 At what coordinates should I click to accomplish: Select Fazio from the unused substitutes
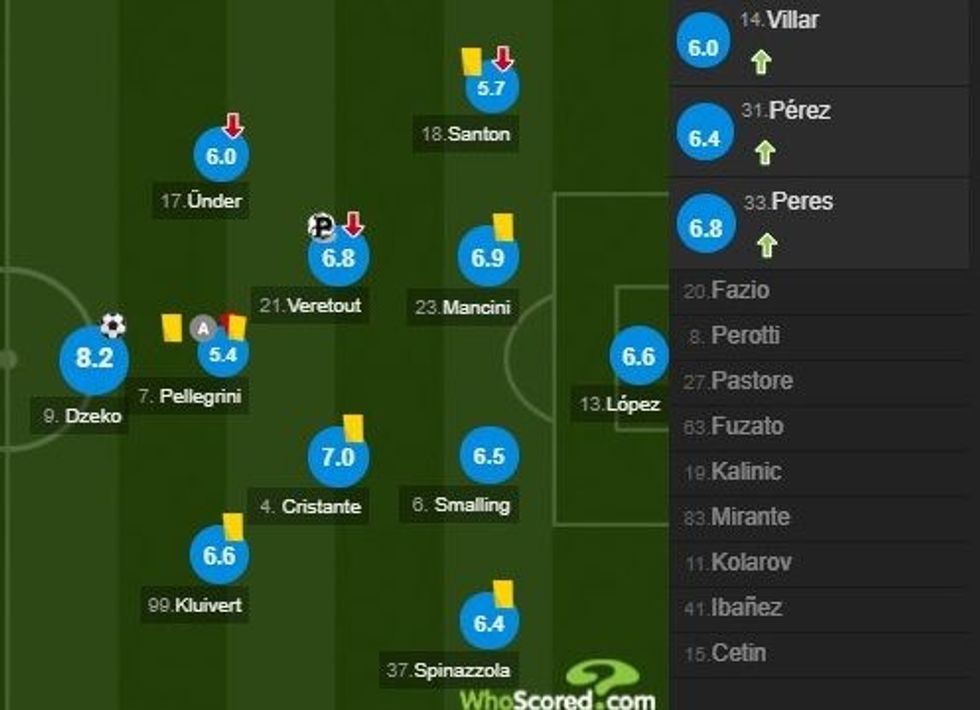(740, 291)
